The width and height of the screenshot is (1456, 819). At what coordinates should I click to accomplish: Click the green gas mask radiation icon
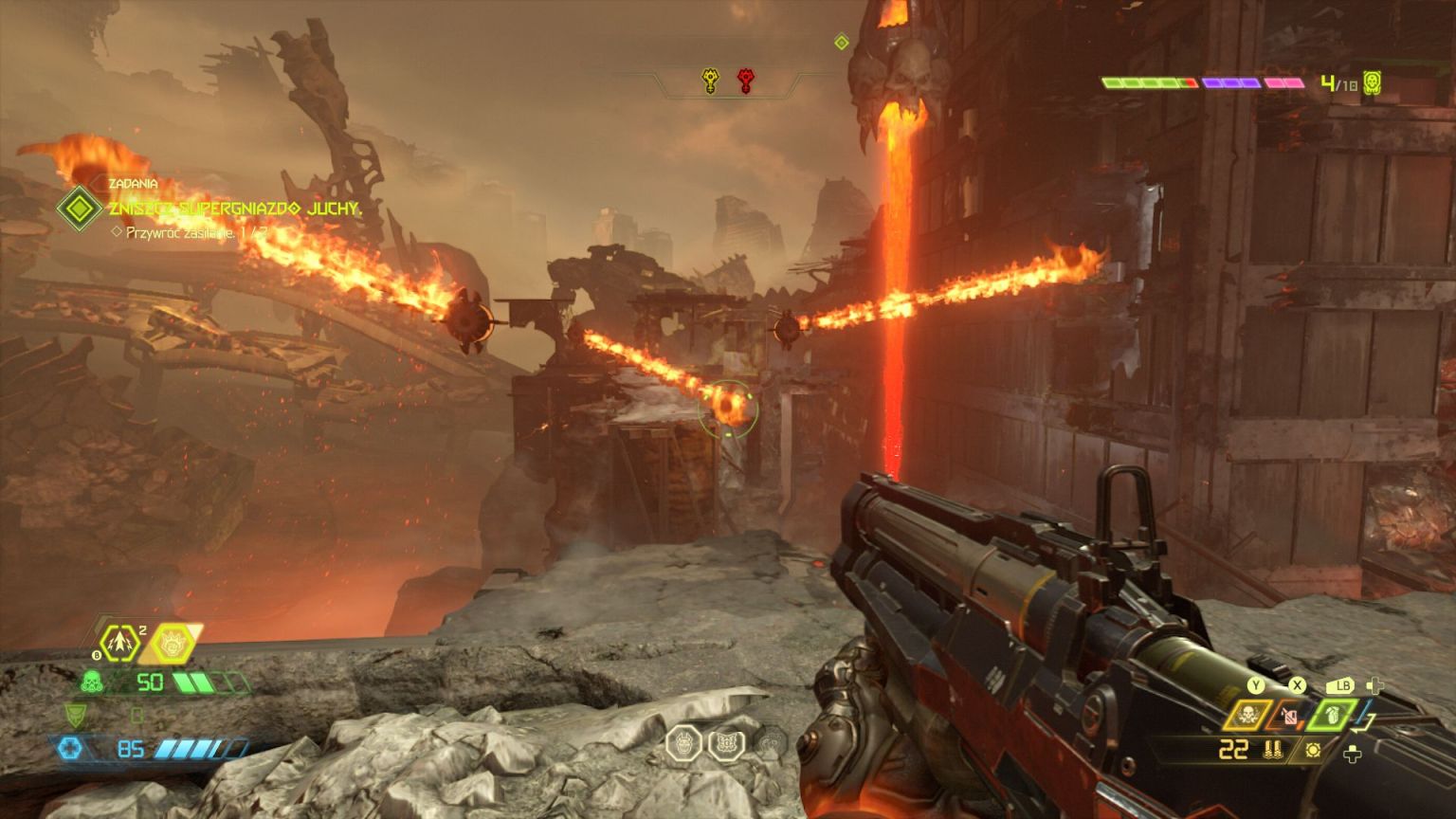[x=92, y=682]
